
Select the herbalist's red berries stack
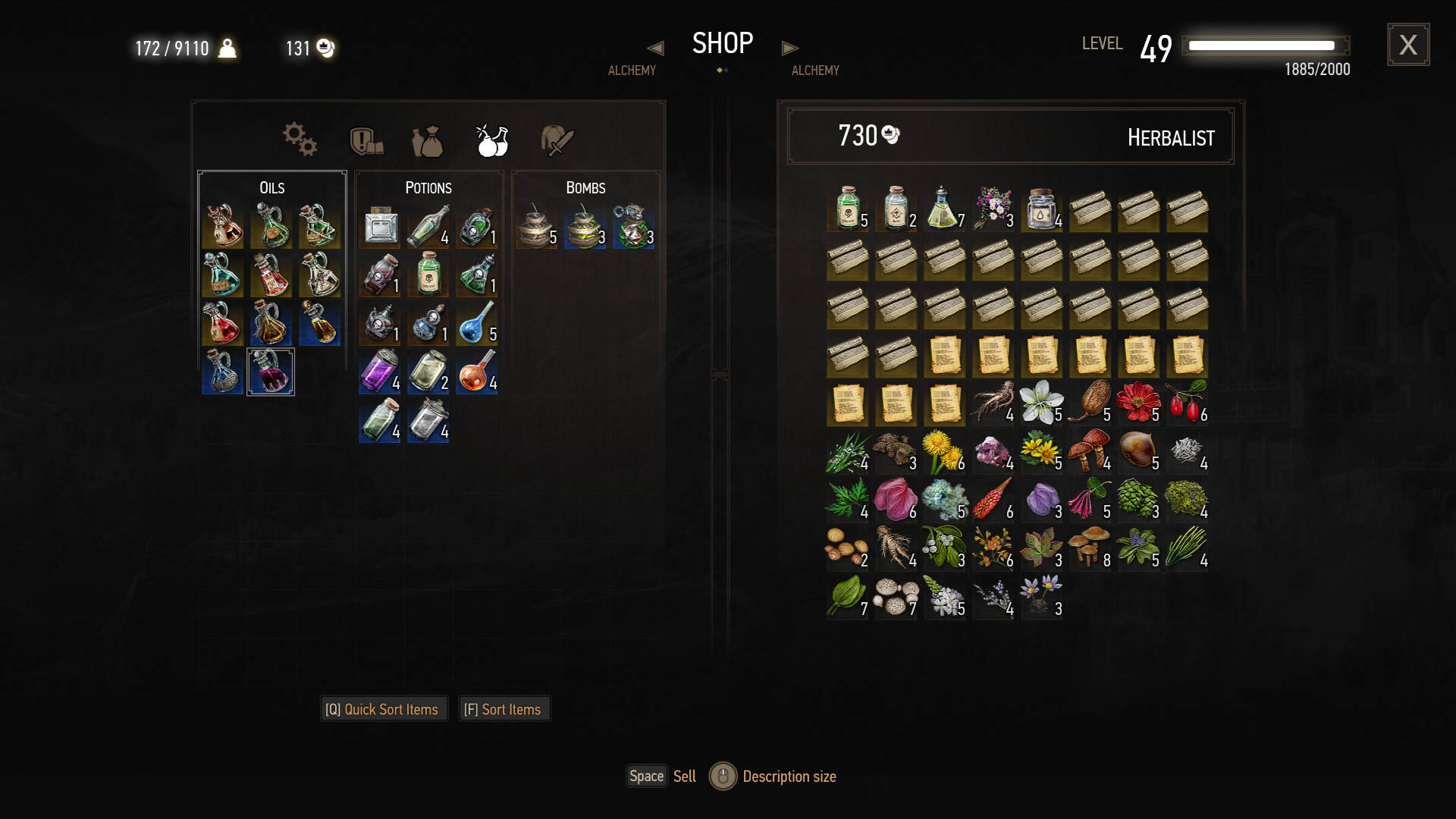pos(1186,402)
